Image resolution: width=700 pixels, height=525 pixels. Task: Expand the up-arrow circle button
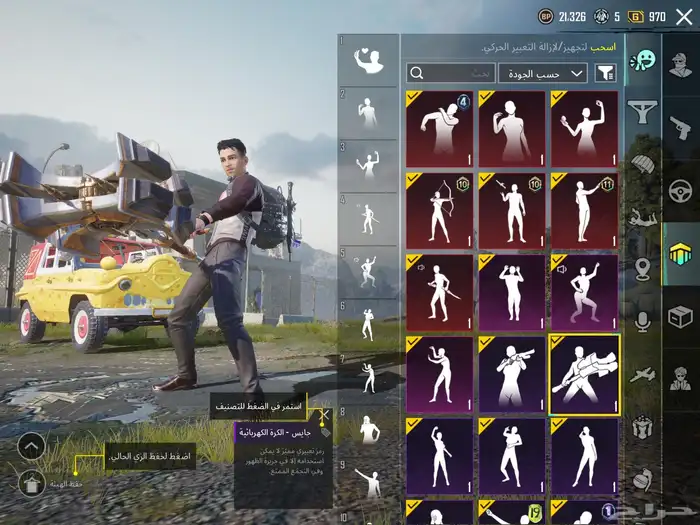click(31, 446)
